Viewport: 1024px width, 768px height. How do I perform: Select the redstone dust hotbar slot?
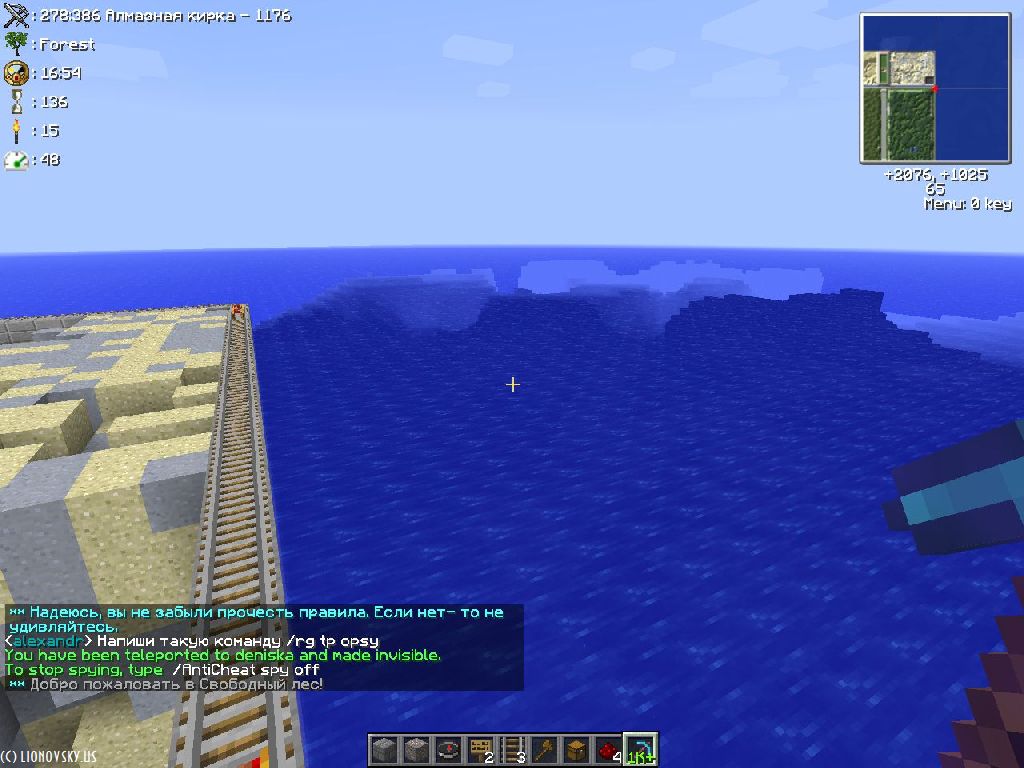(608, 749)
